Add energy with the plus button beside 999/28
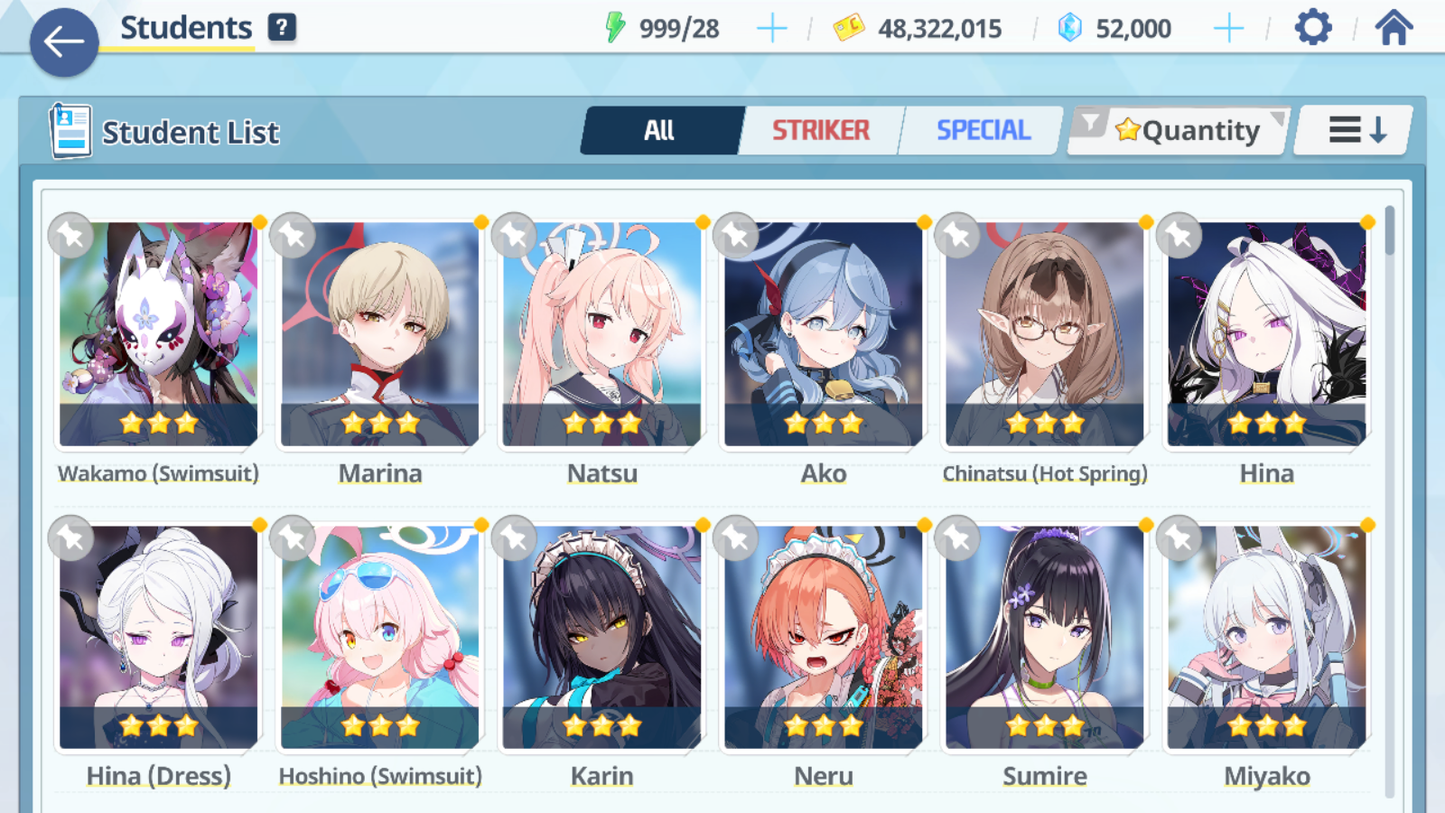The width and height of the screenshot is (1445, 813). [x=771, y=29]
